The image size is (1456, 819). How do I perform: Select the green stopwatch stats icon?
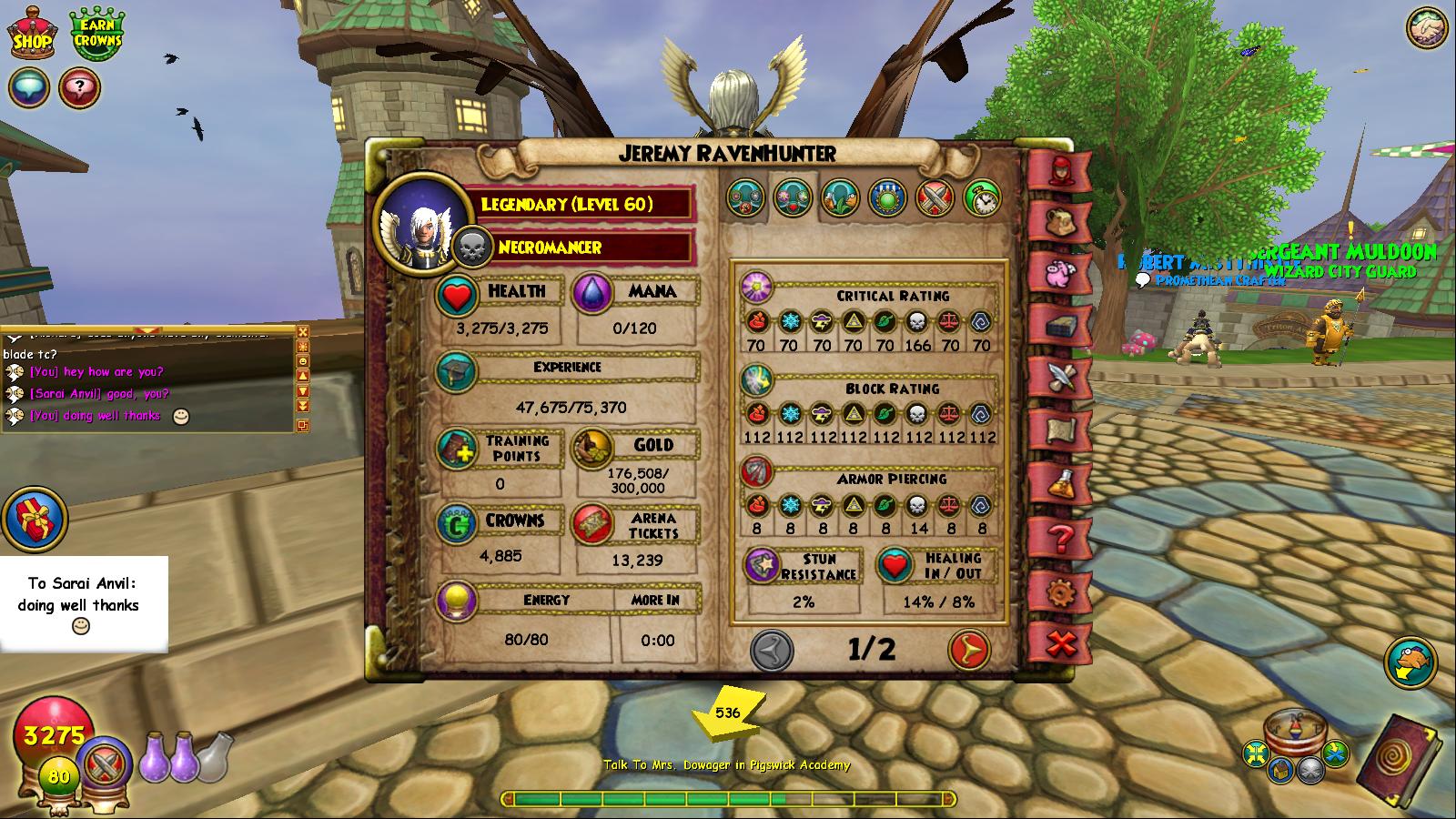tap(981, 197)
